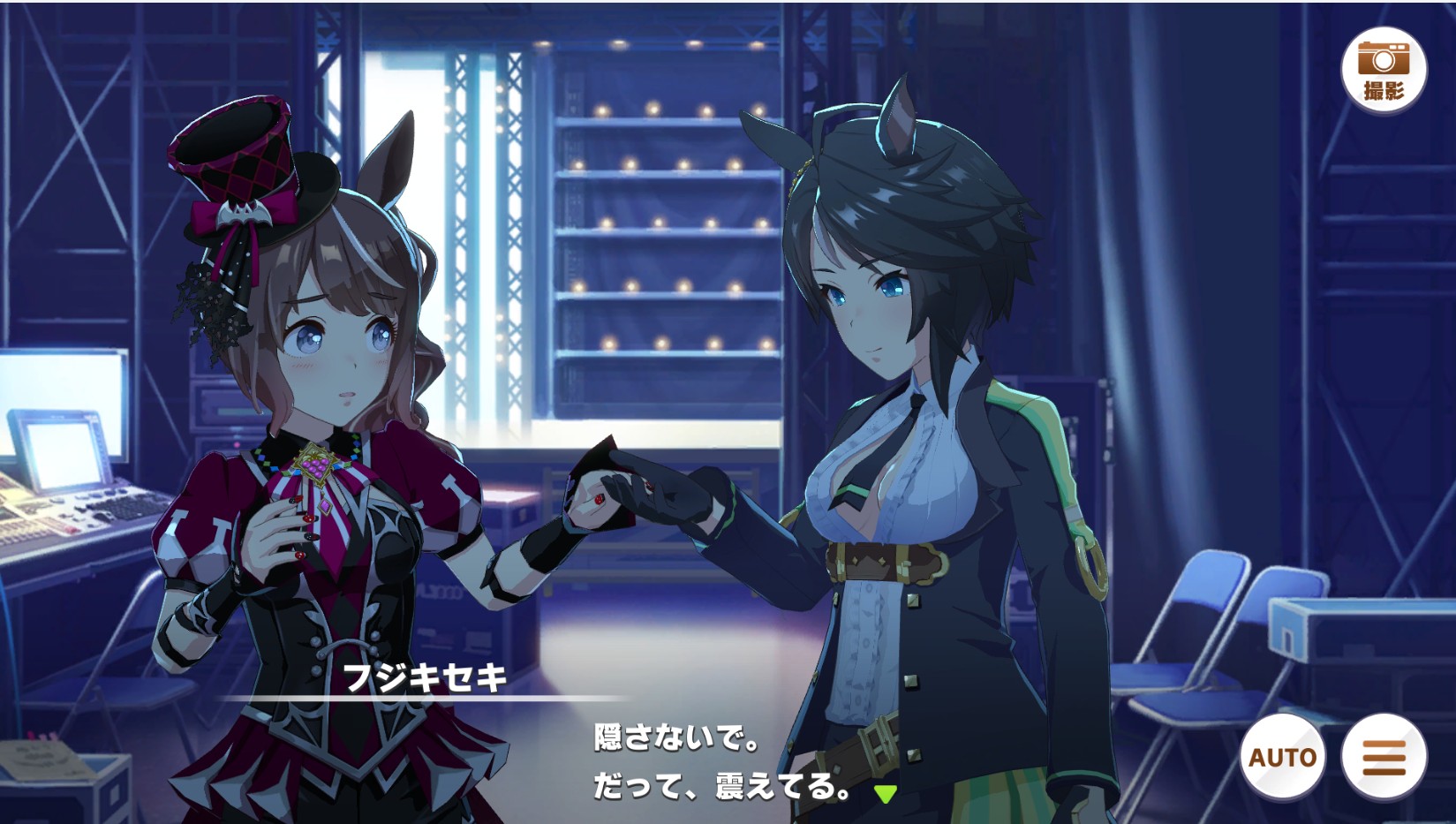This screenshot has width=1456, height=824.
Task: Toggle AUTO dialogue advance
Action: (x=1282, y=757)
